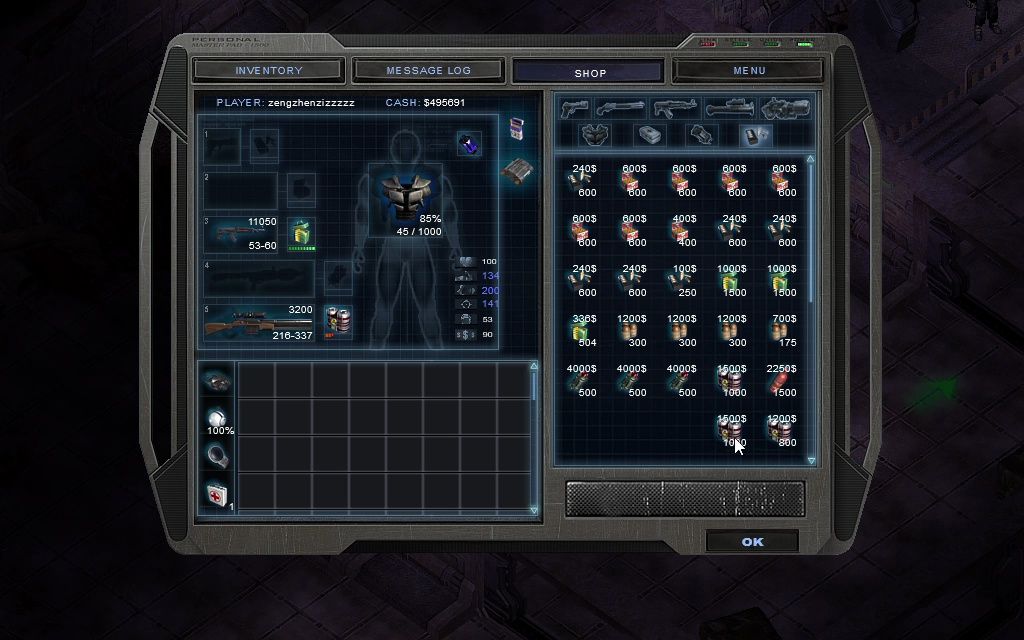1024x640 pixels.
Task: Show the shotguns shop category
Action: click(x=621, y=108)
